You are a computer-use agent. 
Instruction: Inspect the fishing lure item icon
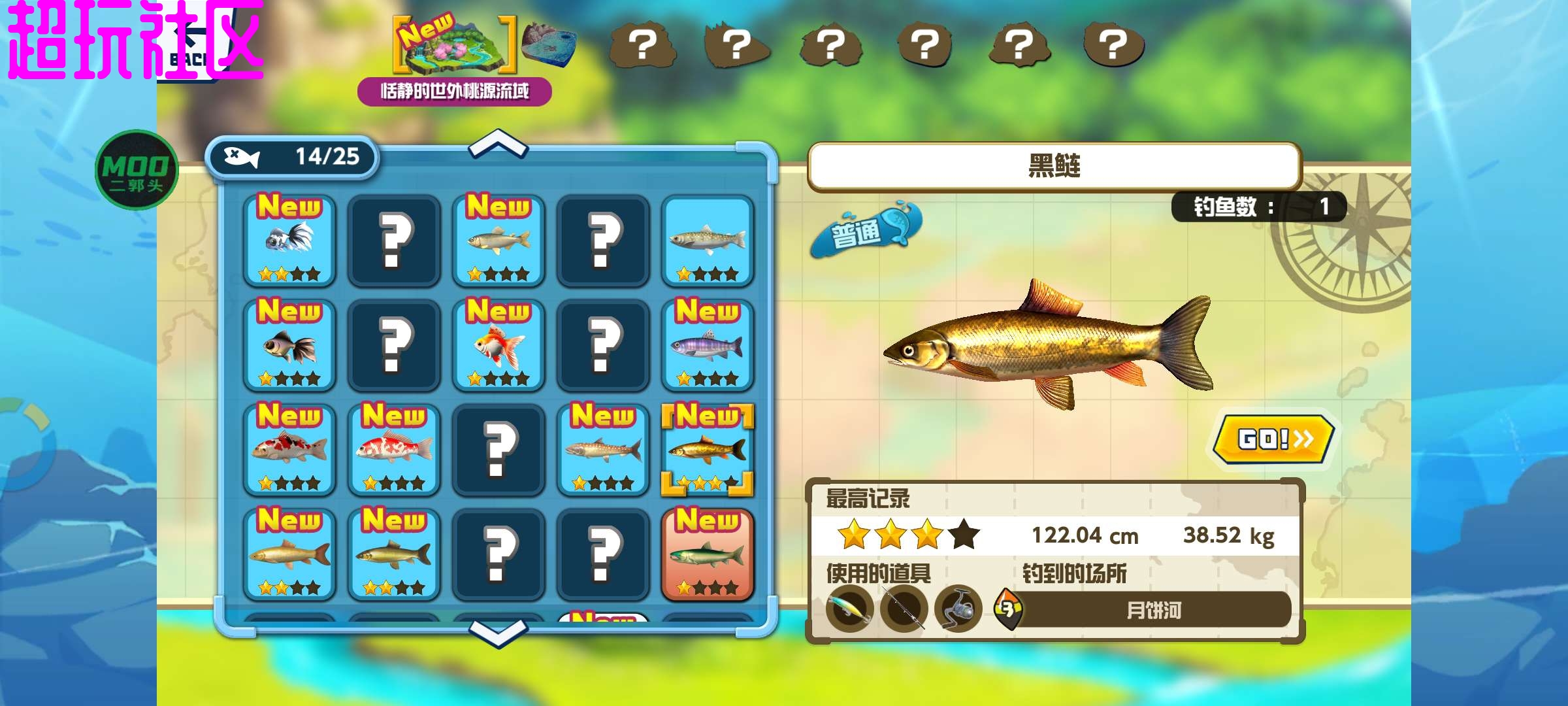click(850, 609)
